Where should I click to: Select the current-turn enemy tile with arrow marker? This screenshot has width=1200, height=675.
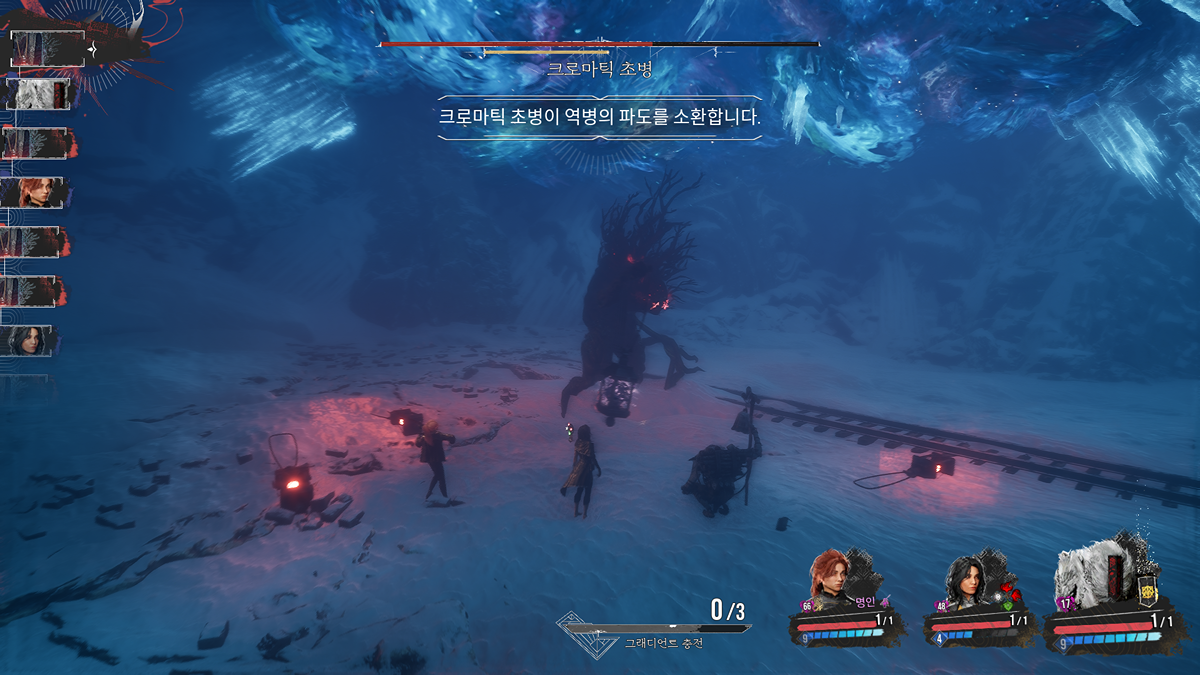[47, 47]
